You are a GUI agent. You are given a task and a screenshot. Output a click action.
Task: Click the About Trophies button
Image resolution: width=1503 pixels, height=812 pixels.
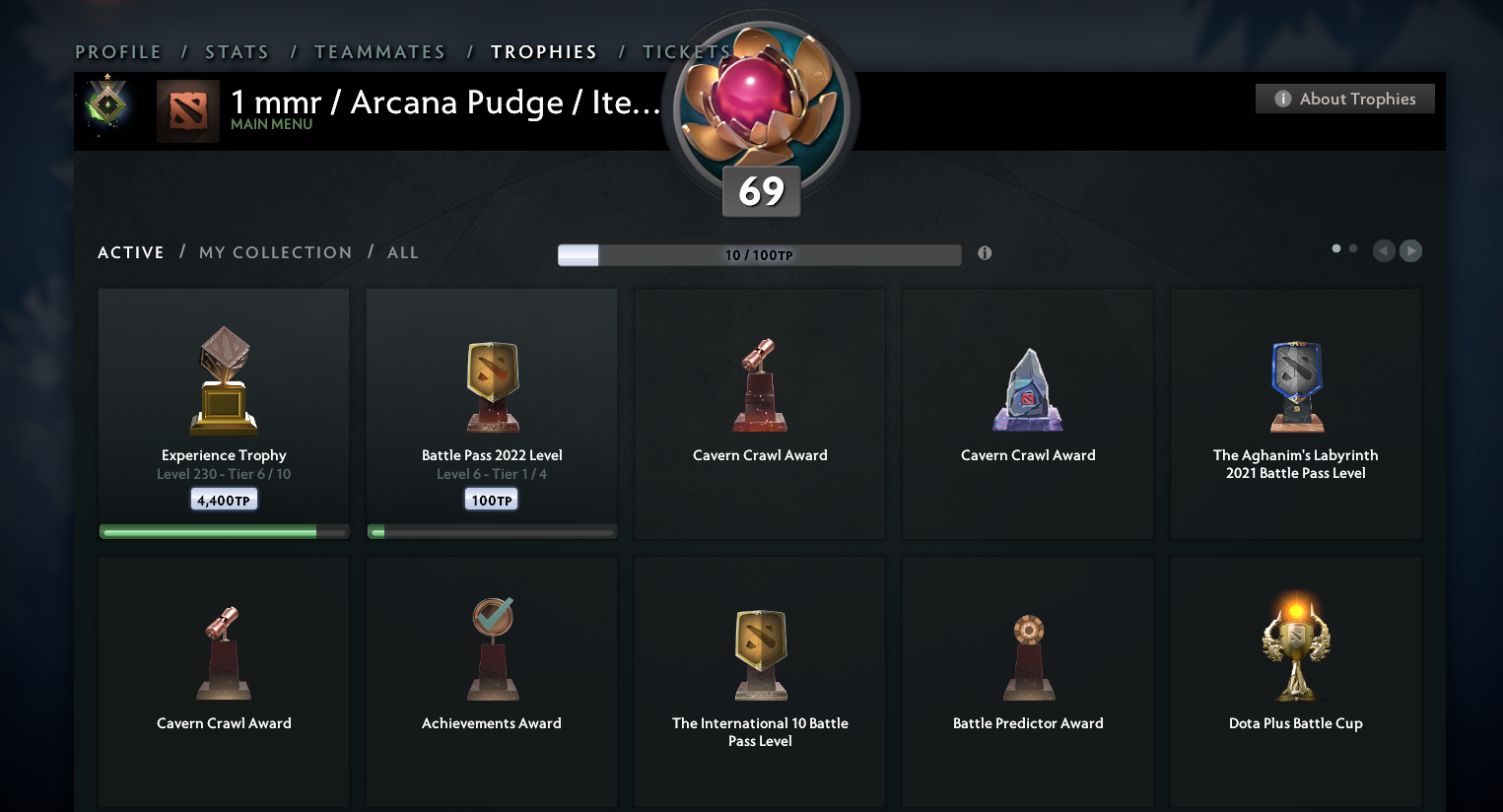click(1344, 99)
